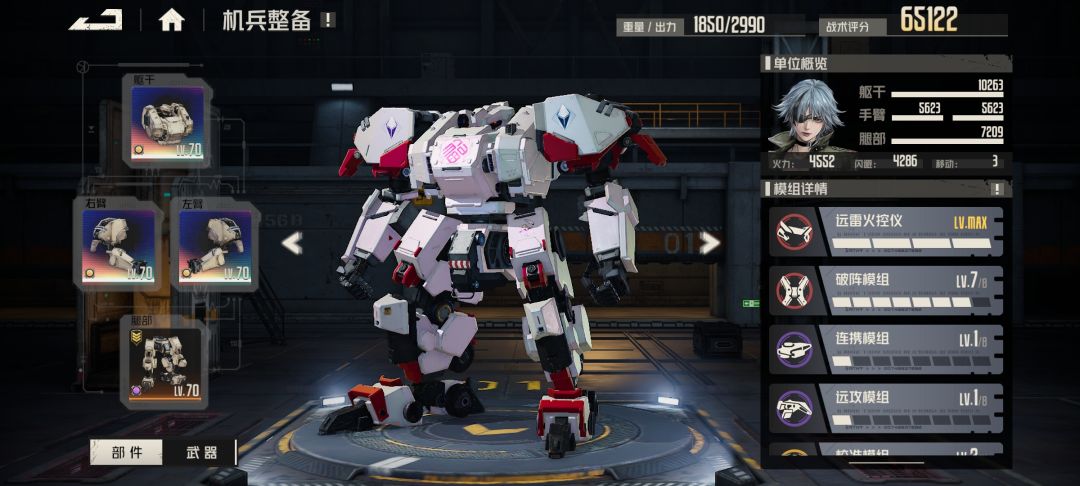The image size is (1080, 486).
Task: Switch to the 部件 parts tab
Action: tap(127, 453)
